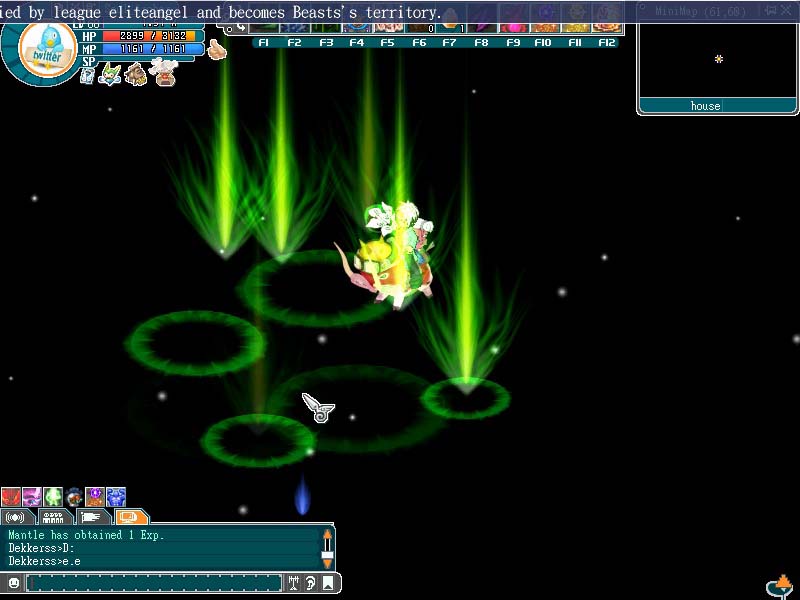Click the minimap display area
This screenshot has height=600, width=800.
(x=717, y=60)
